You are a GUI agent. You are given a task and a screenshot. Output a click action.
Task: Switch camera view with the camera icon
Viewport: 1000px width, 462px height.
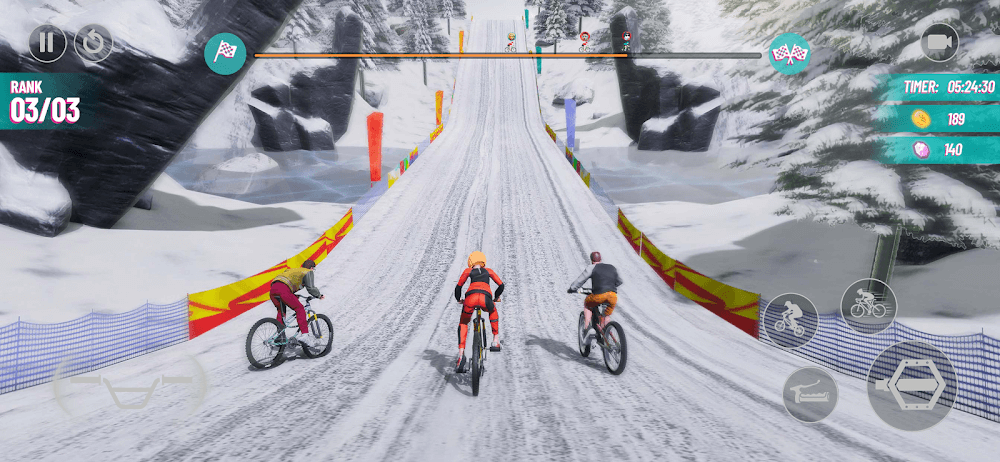pyautogui.click(x=938, y=42)
